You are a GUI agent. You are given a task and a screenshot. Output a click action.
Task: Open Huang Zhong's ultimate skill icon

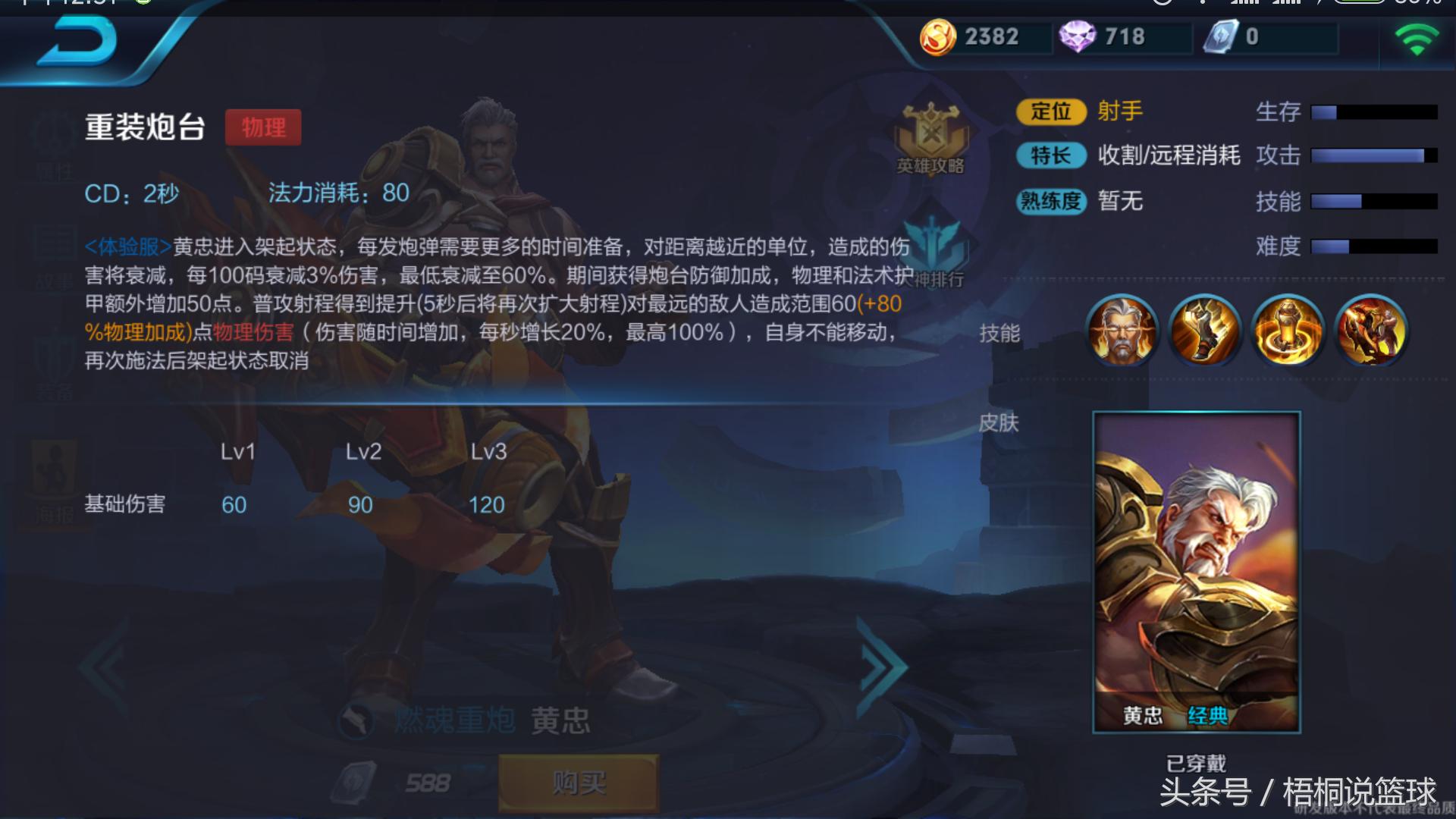tap(1371, 331)
